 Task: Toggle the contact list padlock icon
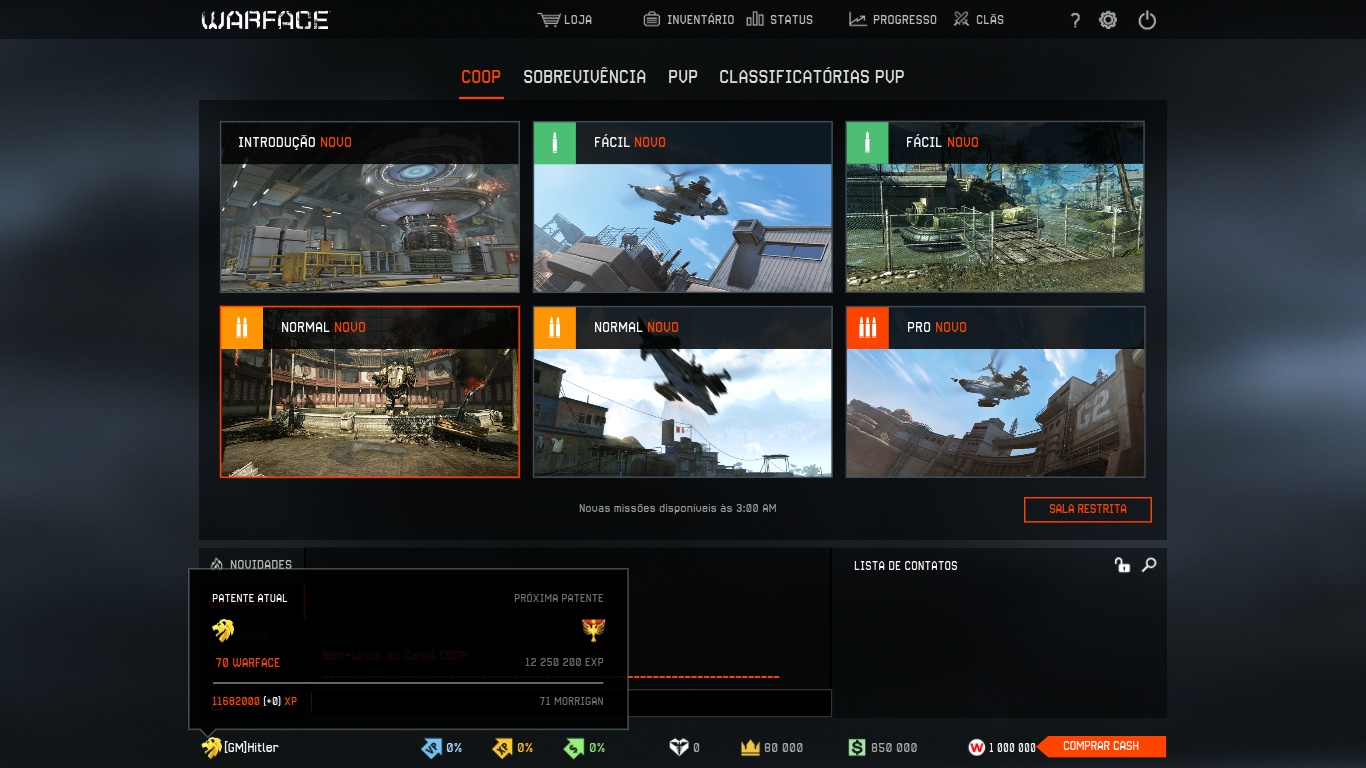pos(1122,565)
